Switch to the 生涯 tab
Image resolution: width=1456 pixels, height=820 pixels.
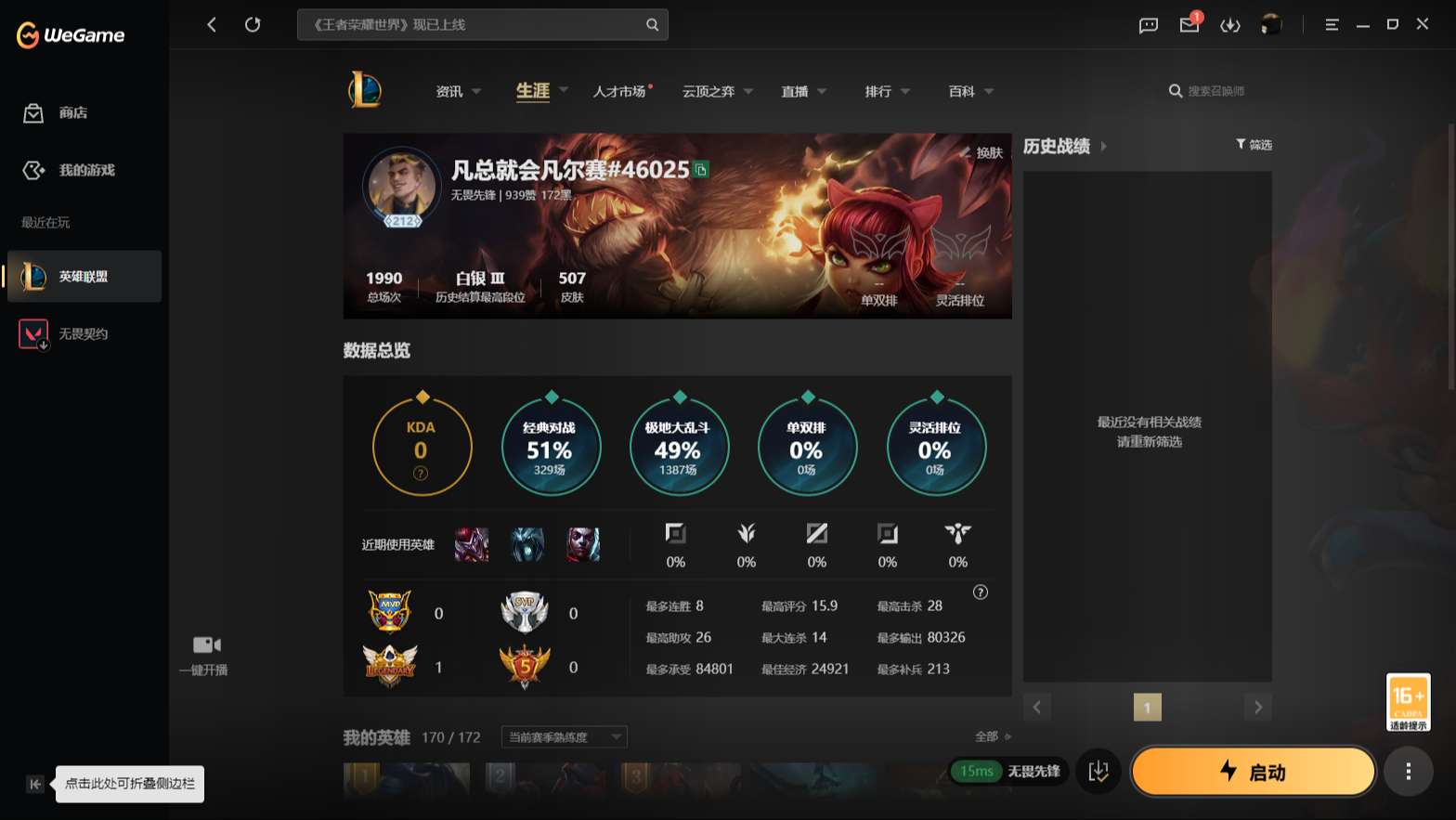coord(532,91)
